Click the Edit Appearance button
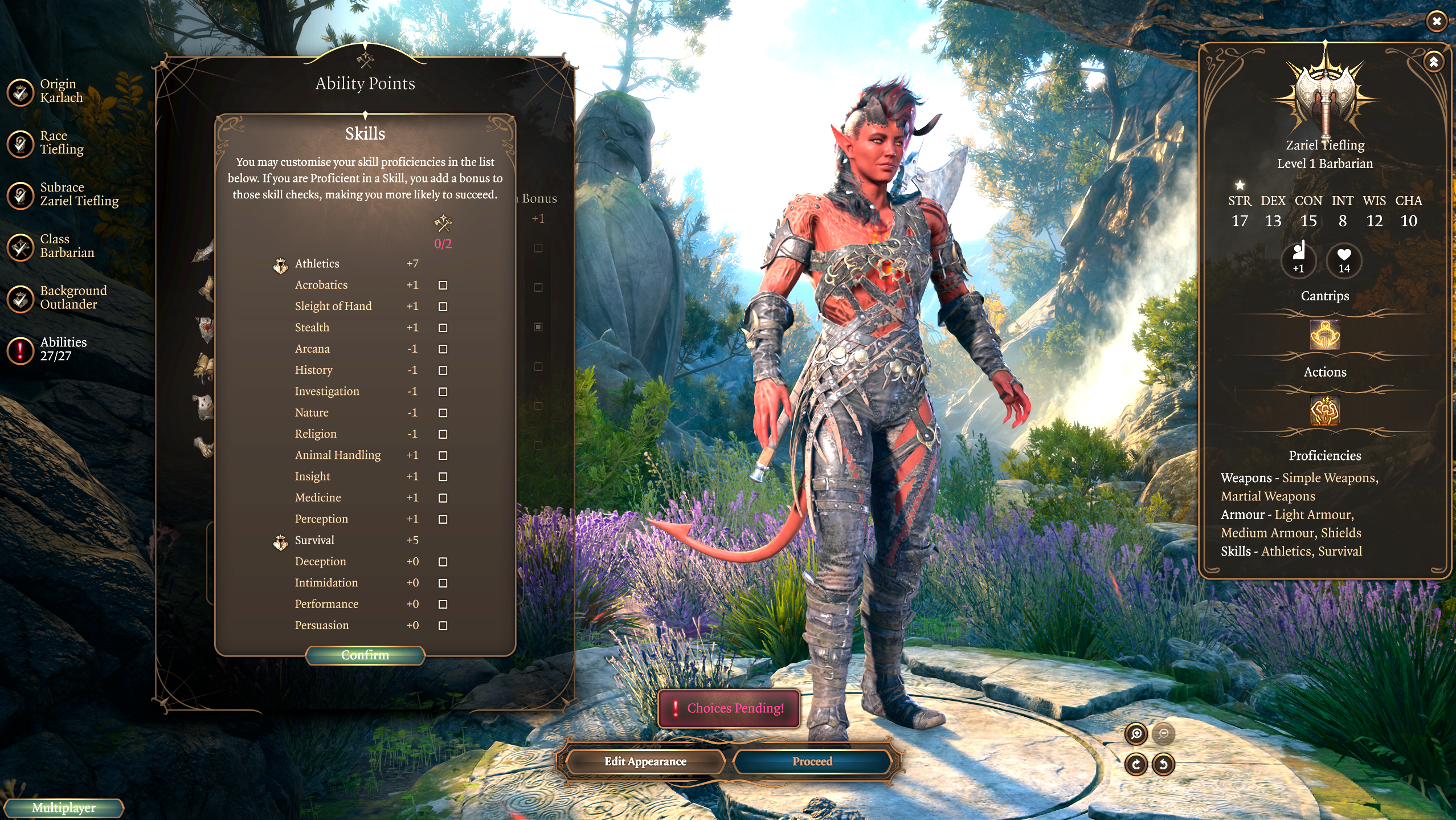The height and width of the screenshot is (820, 1456). 645,762
